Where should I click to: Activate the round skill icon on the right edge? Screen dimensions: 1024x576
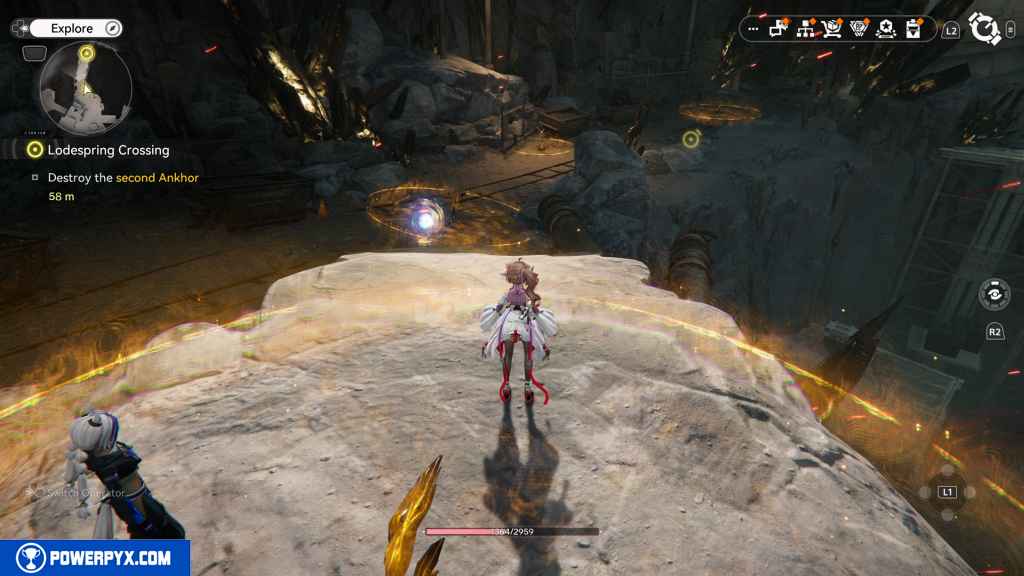(x=995, y=295)
